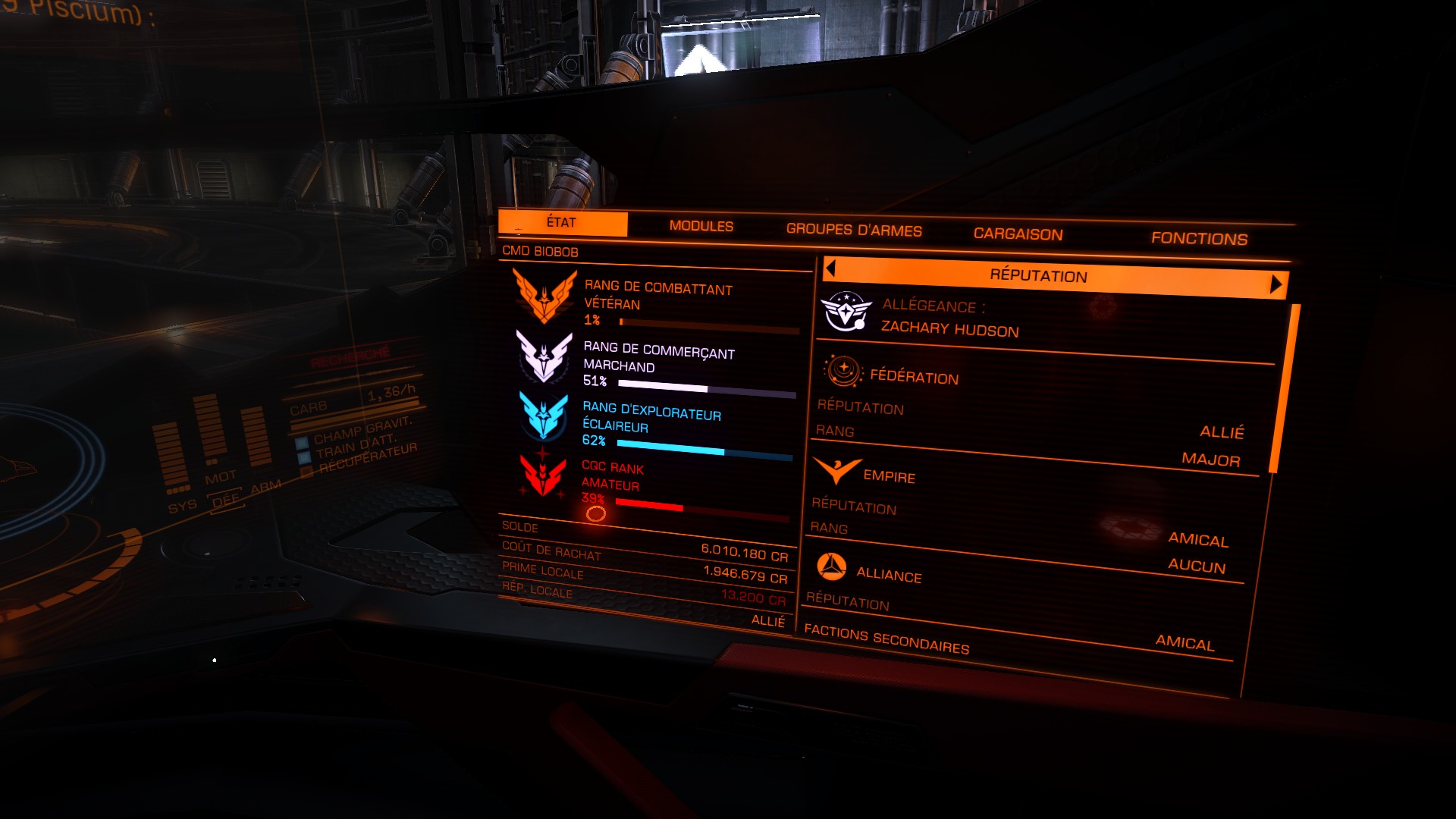Show the CARGAISON tab
The width and height of the screenshot is (1456, 819).
[1018, 234]
